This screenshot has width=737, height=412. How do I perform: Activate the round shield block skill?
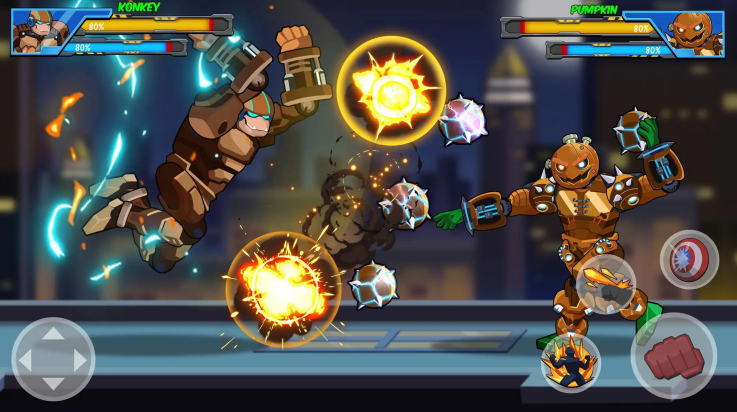pos(689,259)
